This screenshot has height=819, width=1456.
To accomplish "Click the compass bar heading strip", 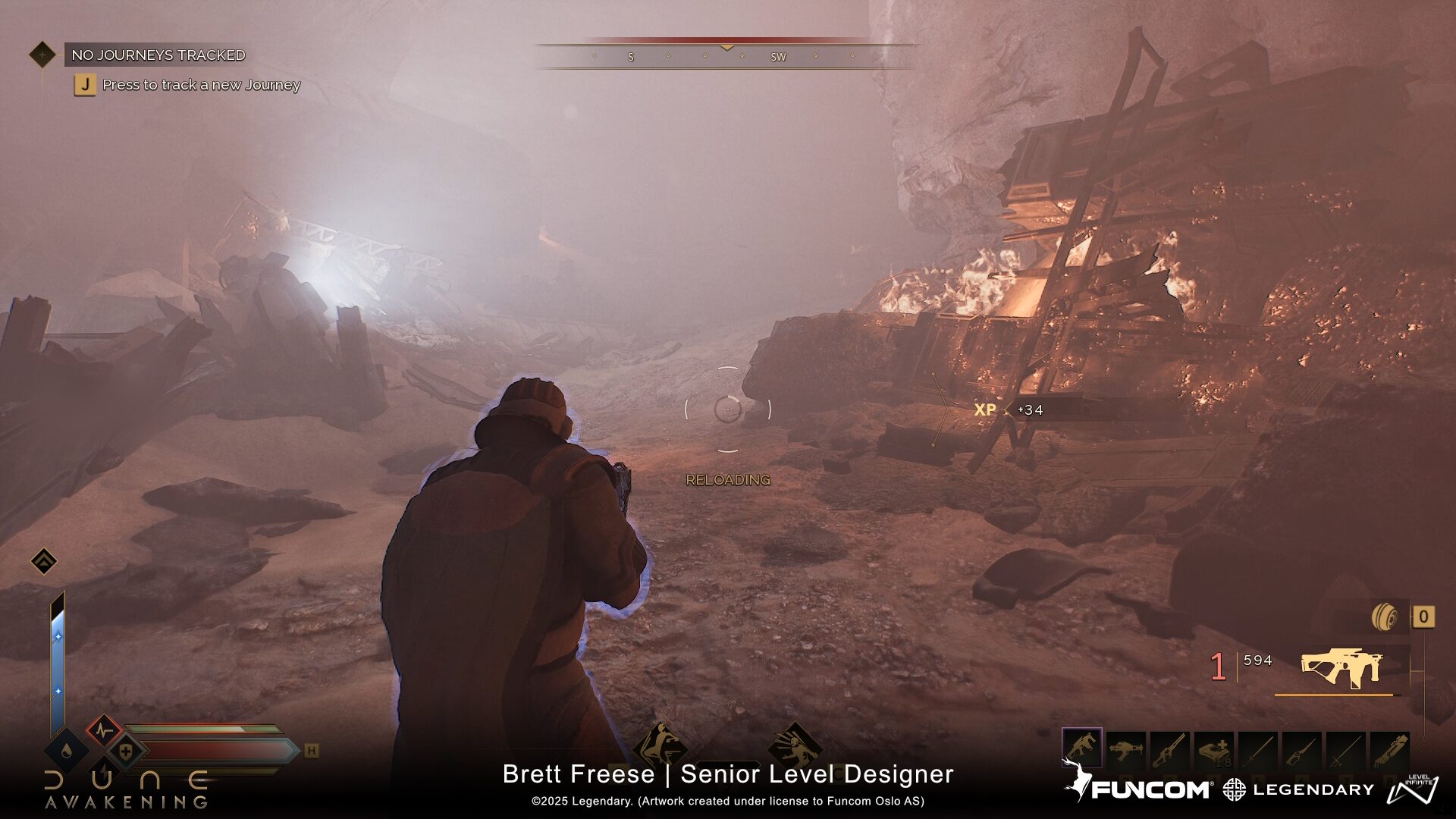I will 726,56.
